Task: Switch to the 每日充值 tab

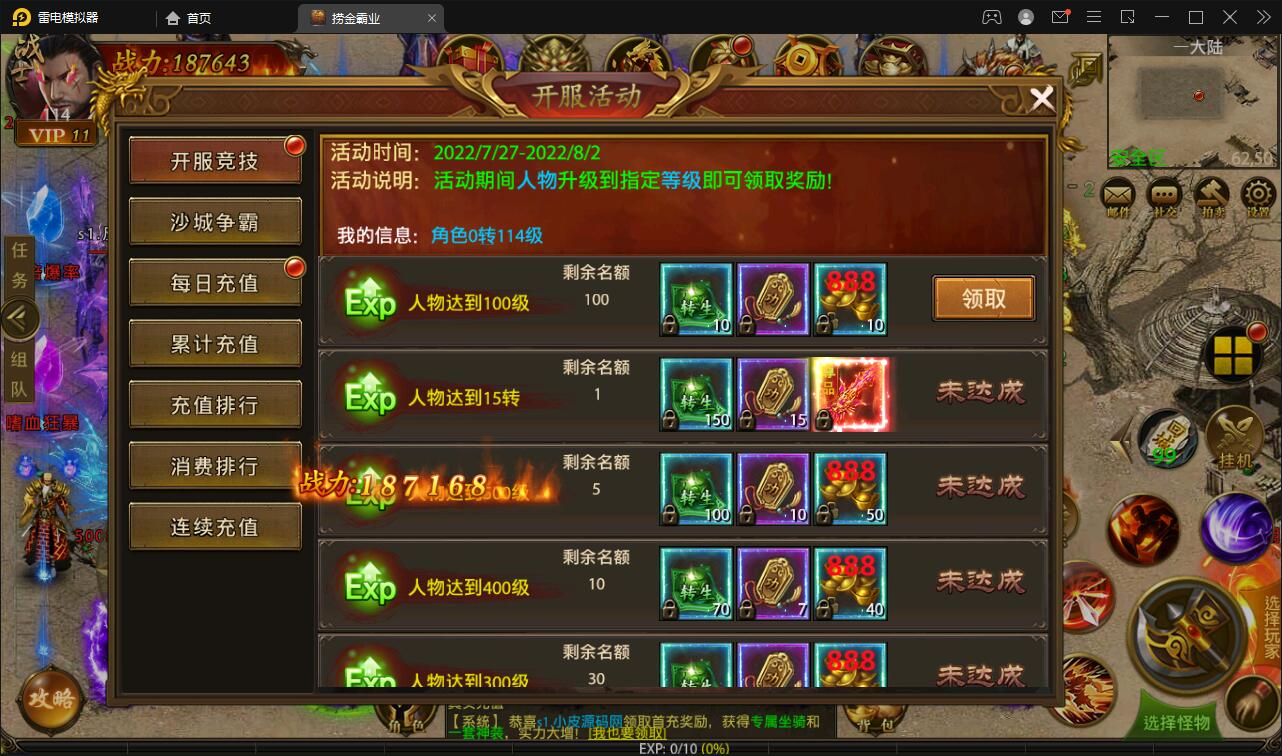Action: pos(215,282)
